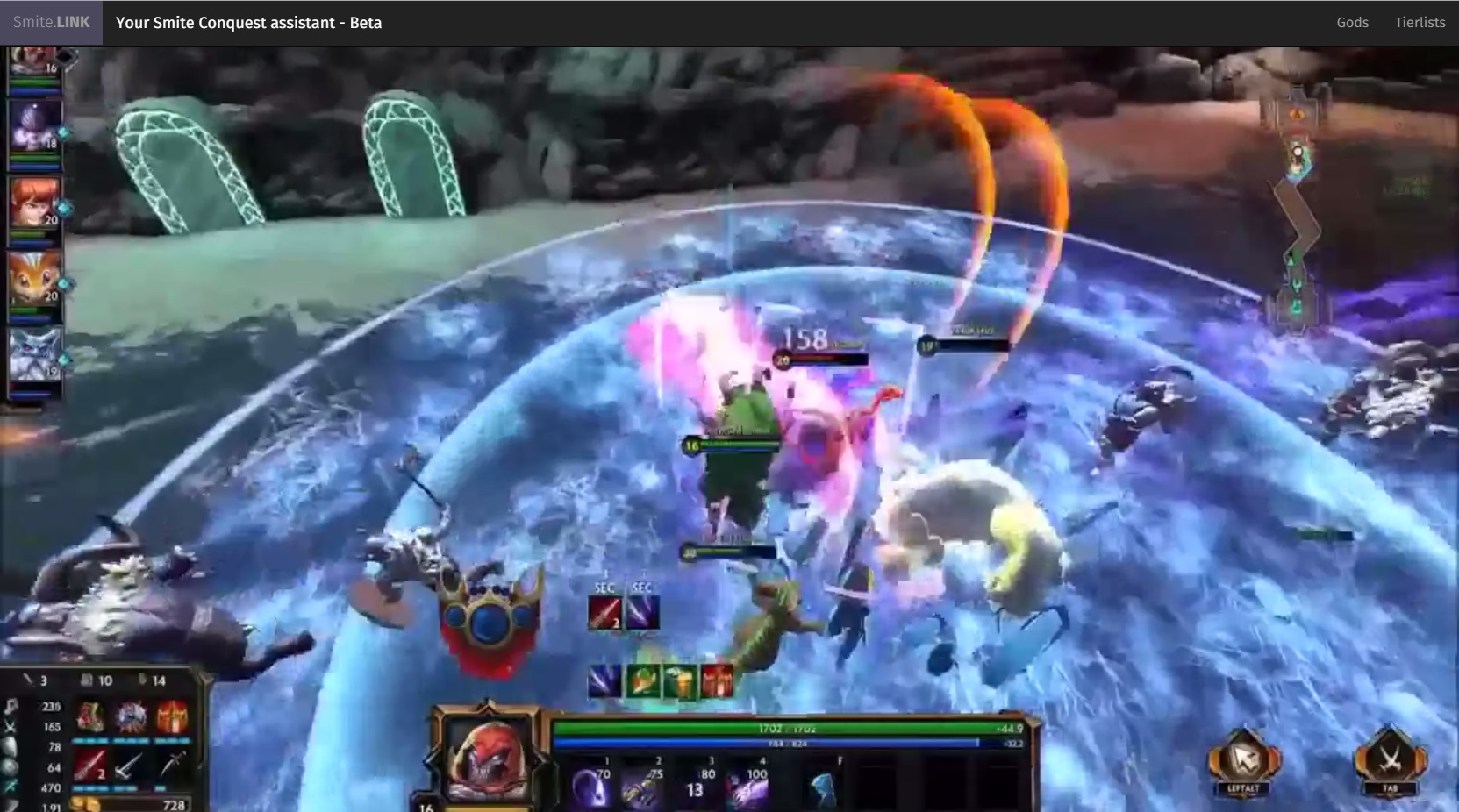This screenshot has height=812, width=1459.
Task: Click the level 18 teammate portrait on the left
Action: tap(33, 125)
